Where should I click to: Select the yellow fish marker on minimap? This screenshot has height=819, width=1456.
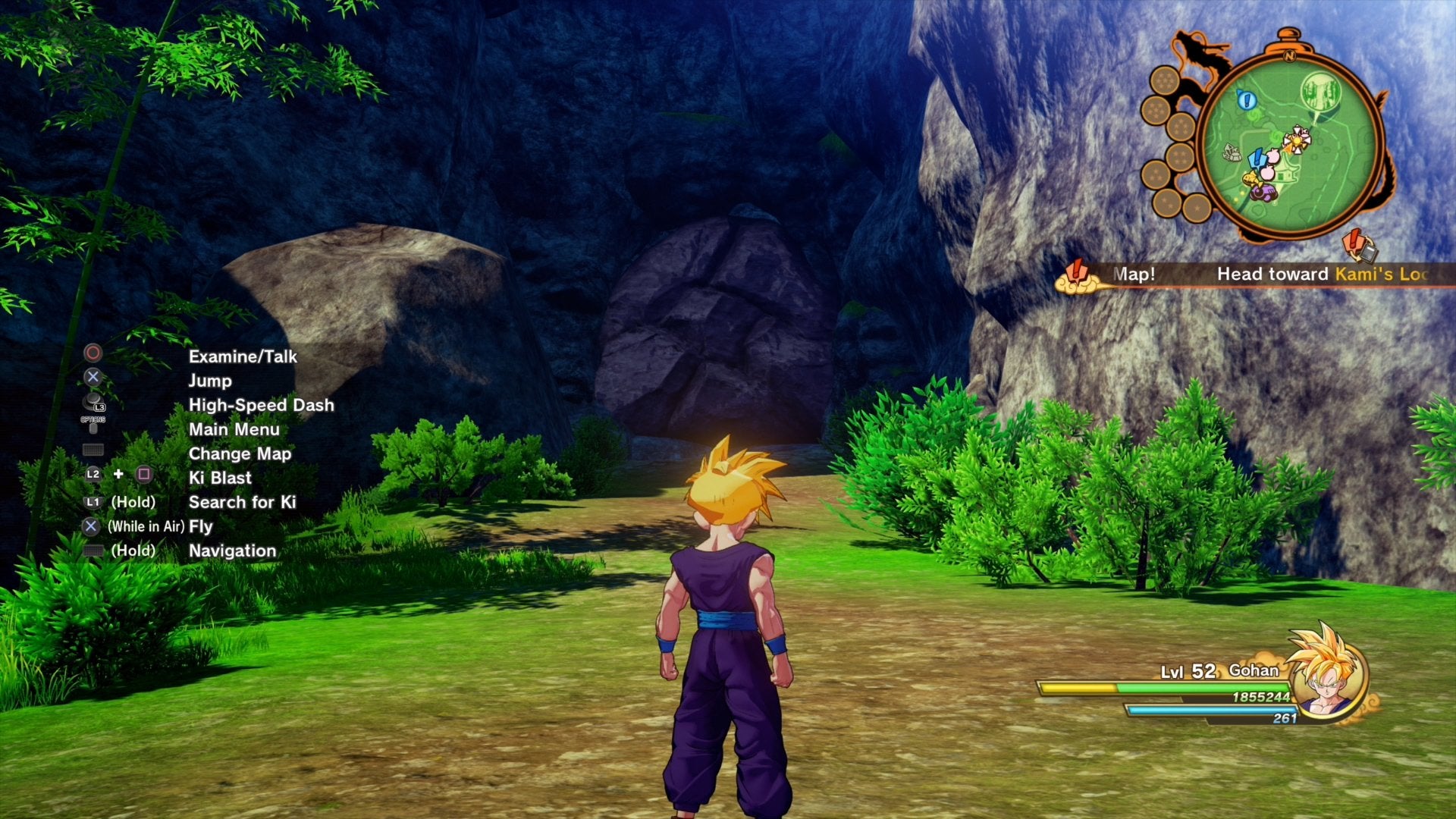(x=1250, y=178)
